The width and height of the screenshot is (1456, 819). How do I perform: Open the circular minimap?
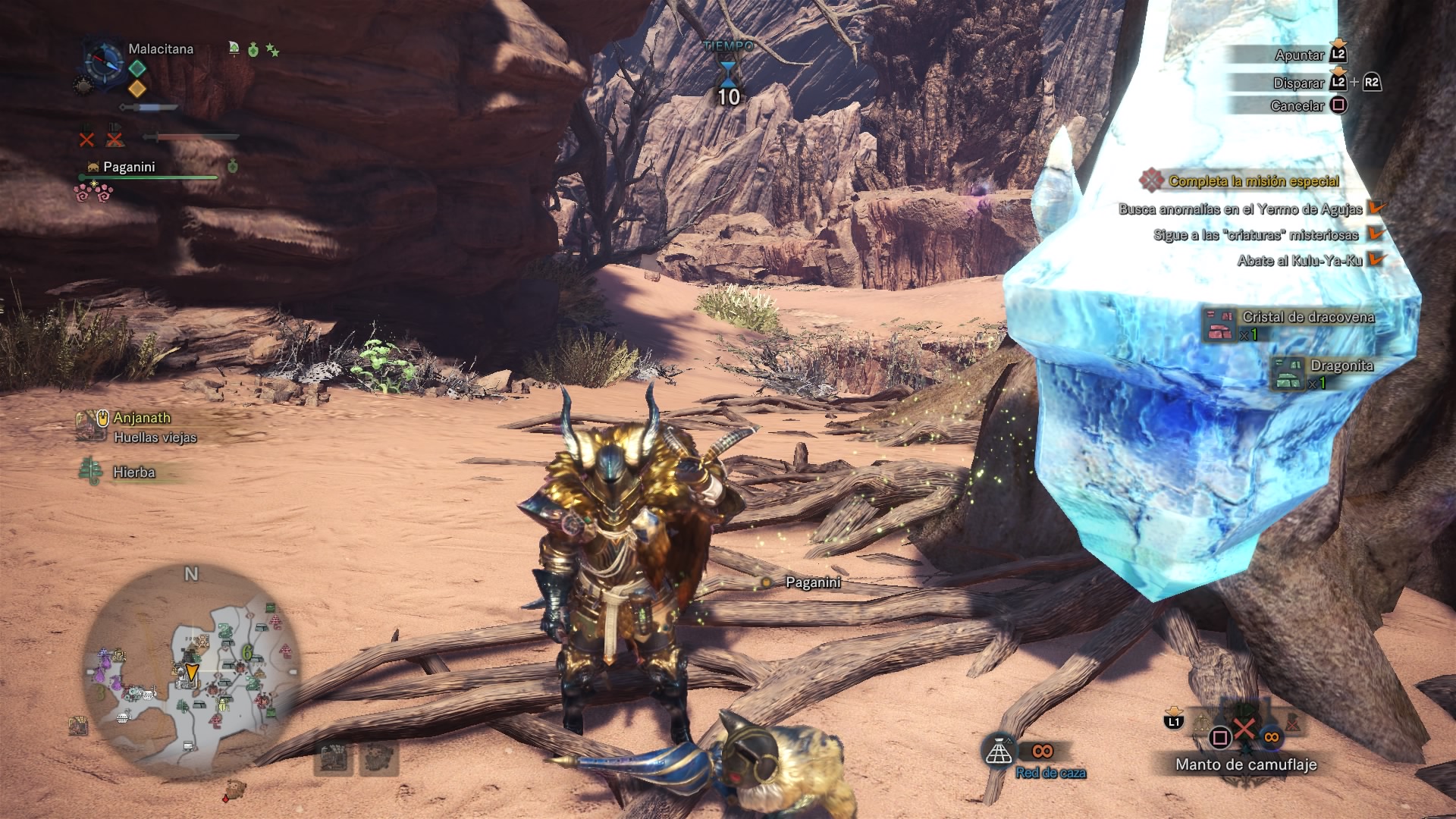[192, 671]
